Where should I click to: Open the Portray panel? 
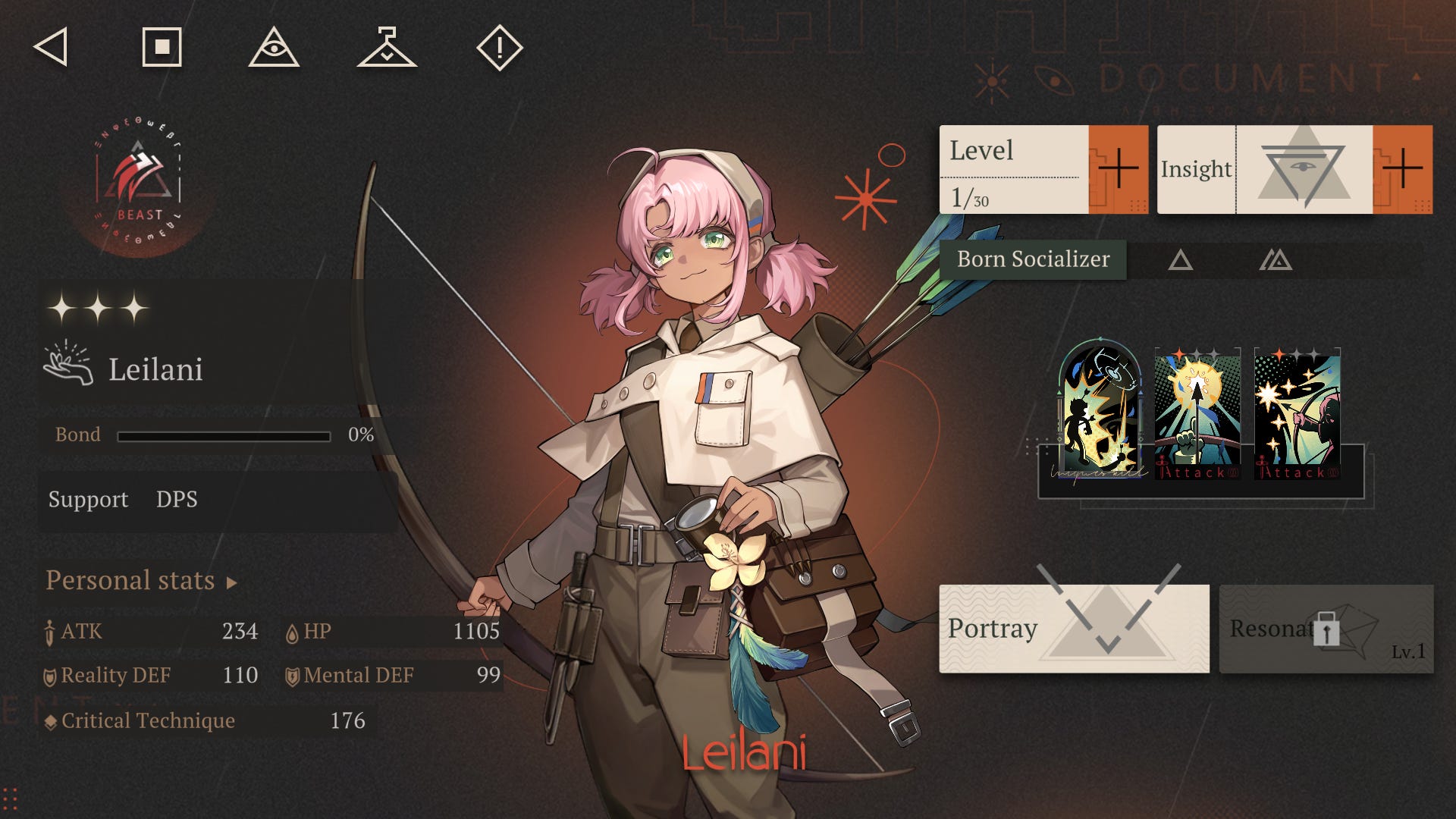click(1074, 628)
